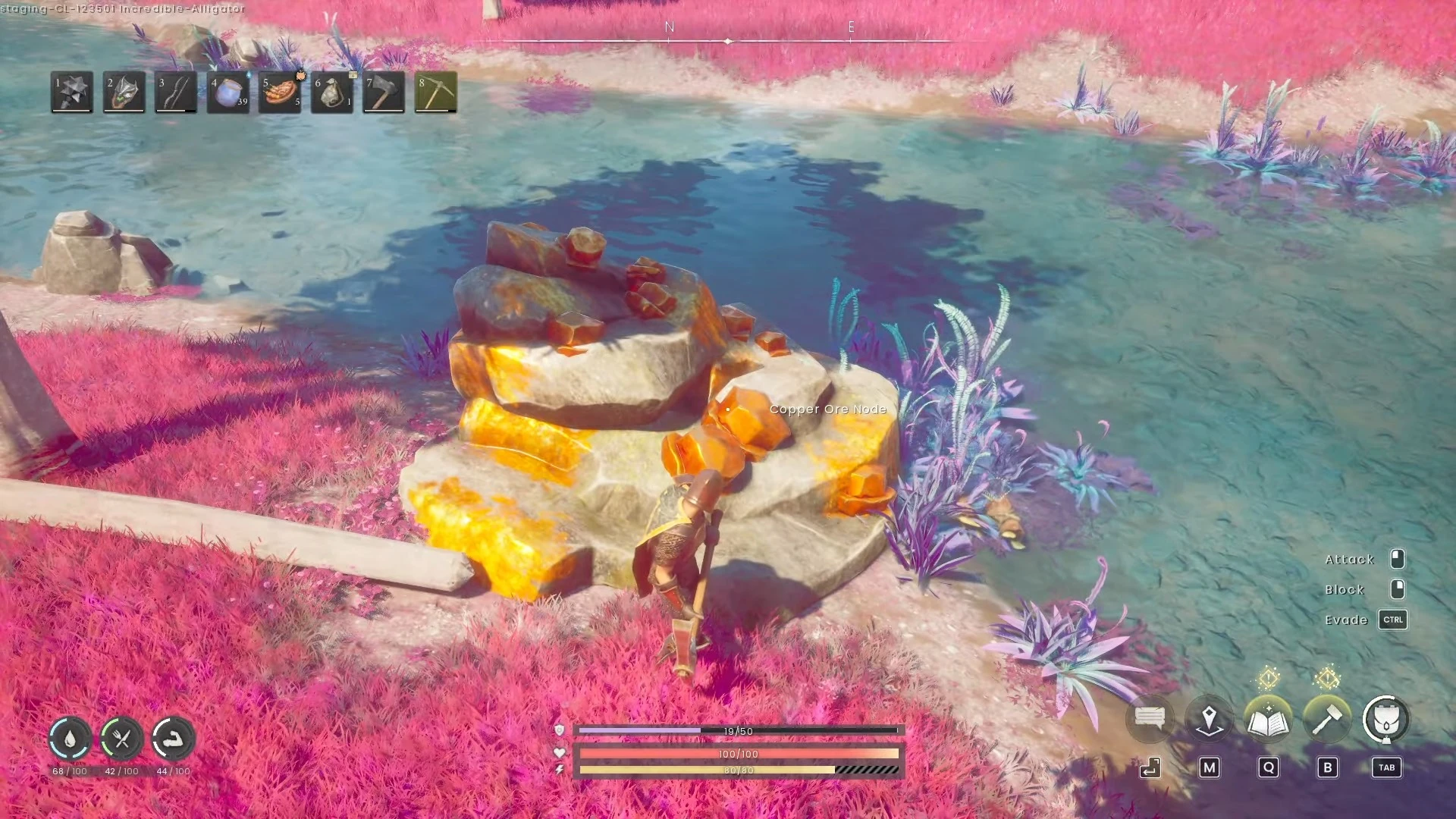Equip the mace in hotbar slot 1

[72, 92]
